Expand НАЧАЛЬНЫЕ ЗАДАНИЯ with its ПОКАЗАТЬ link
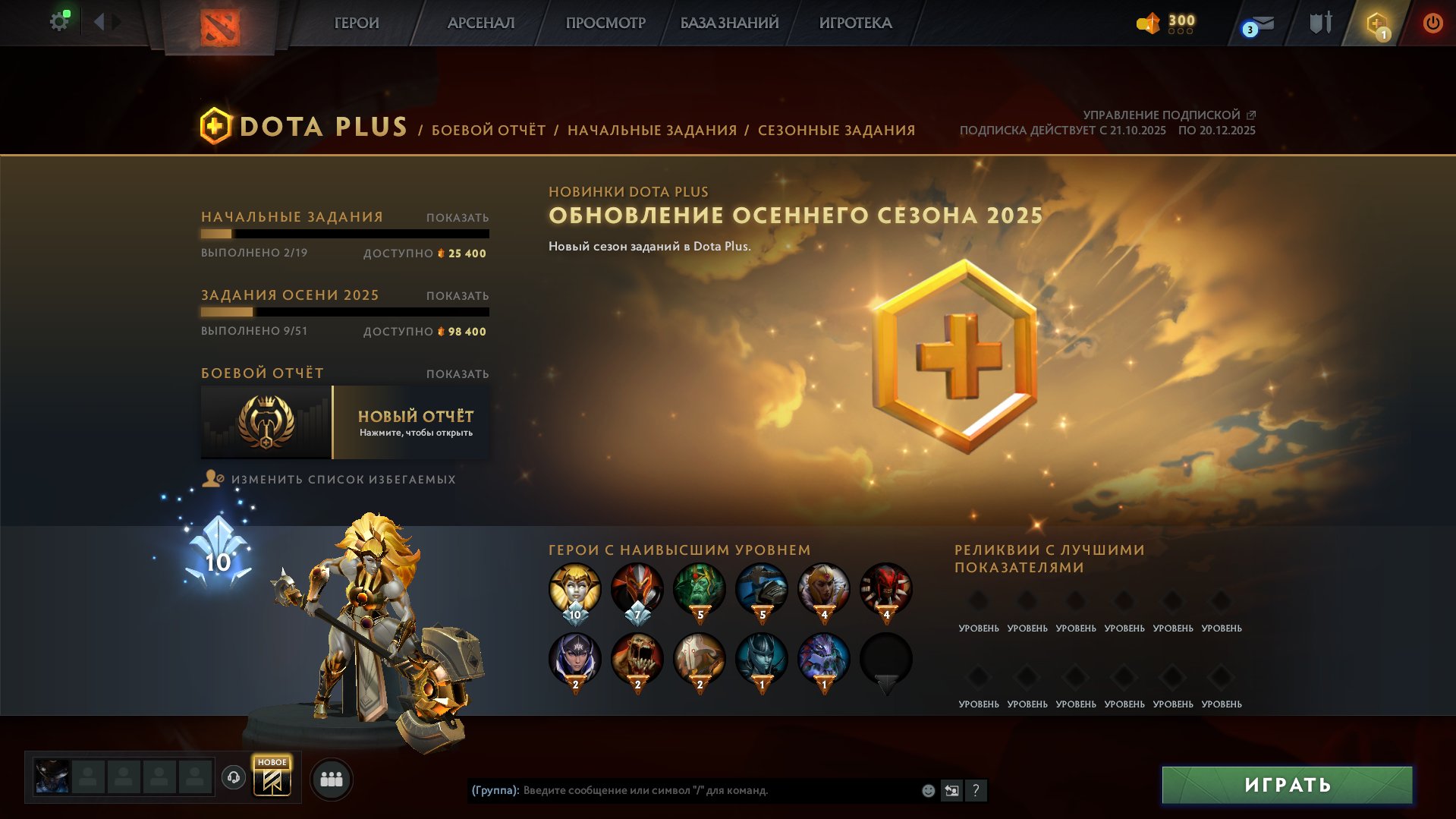This screenshot has width=1456, height=819. tap(456, 217)
